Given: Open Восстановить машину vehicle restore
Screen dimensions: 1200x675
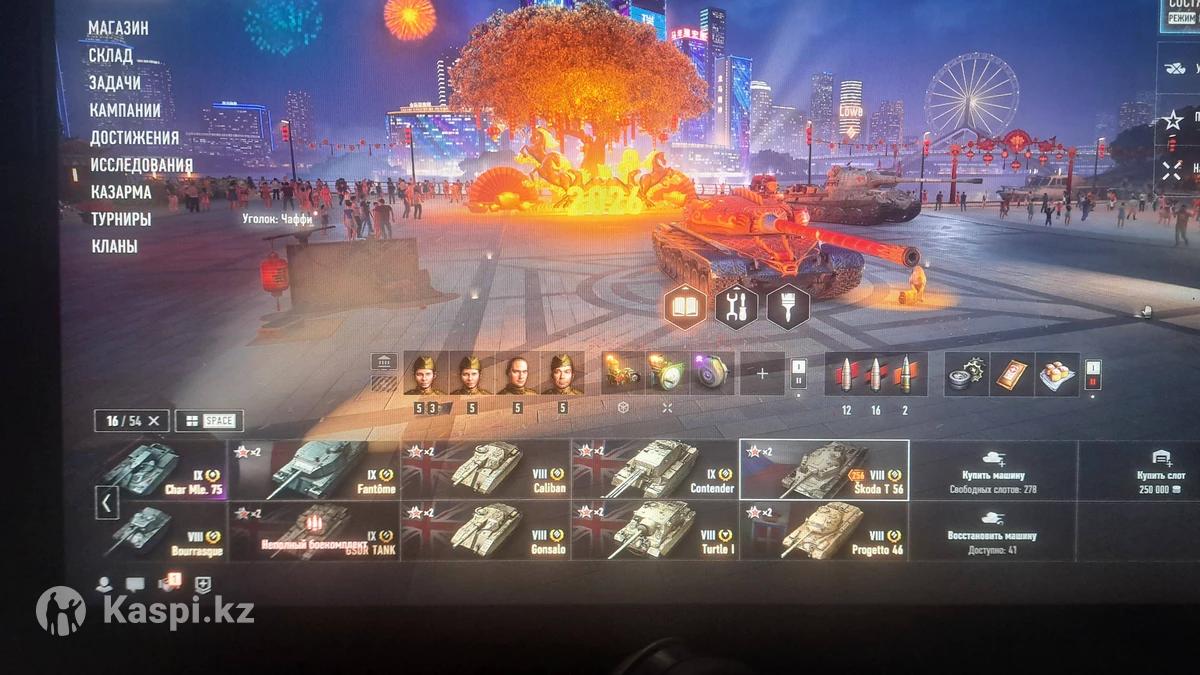Looking at the screenshot, I should click(x=995, y=531).
